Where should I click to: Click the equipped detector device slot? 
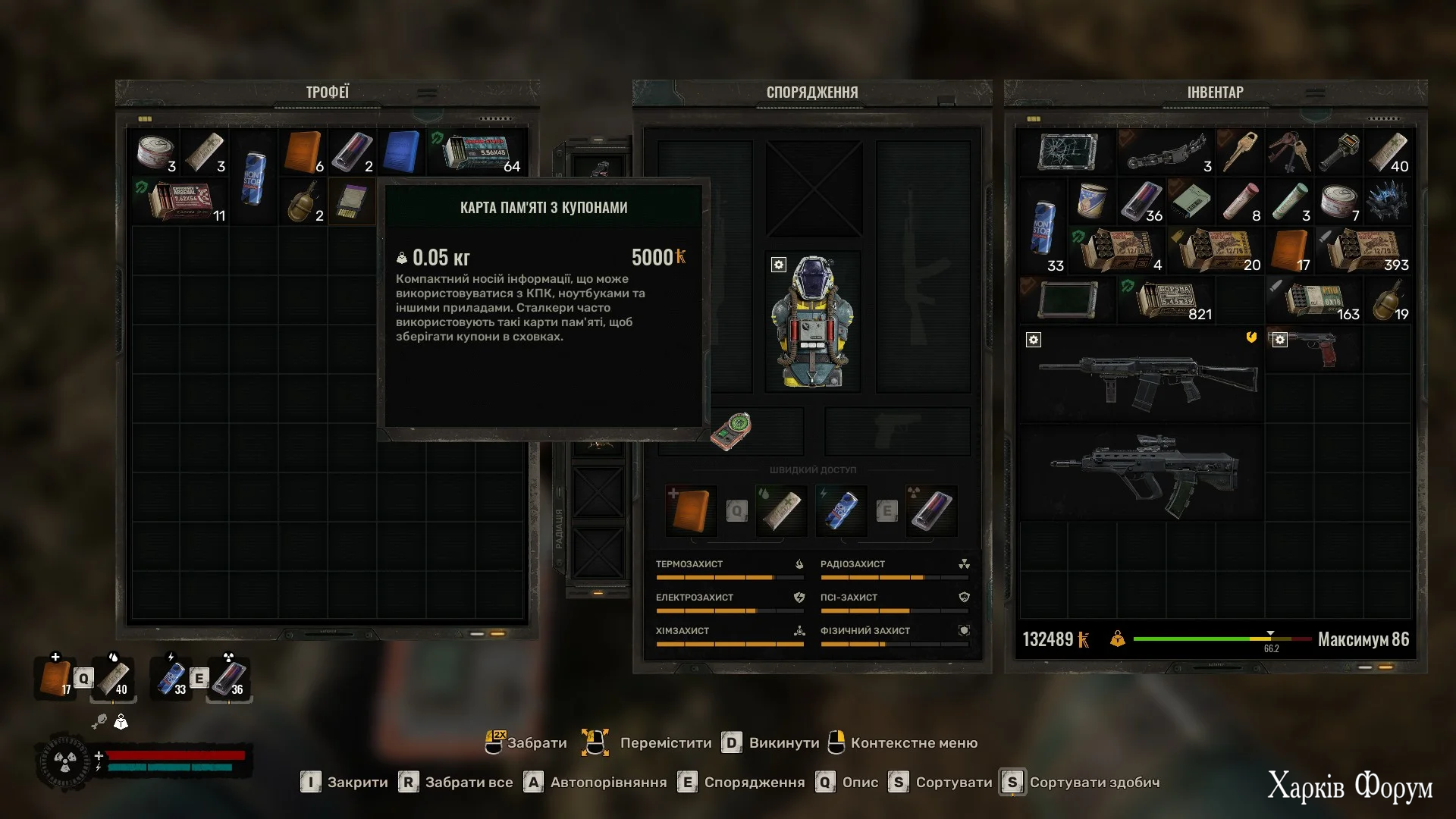732,431
